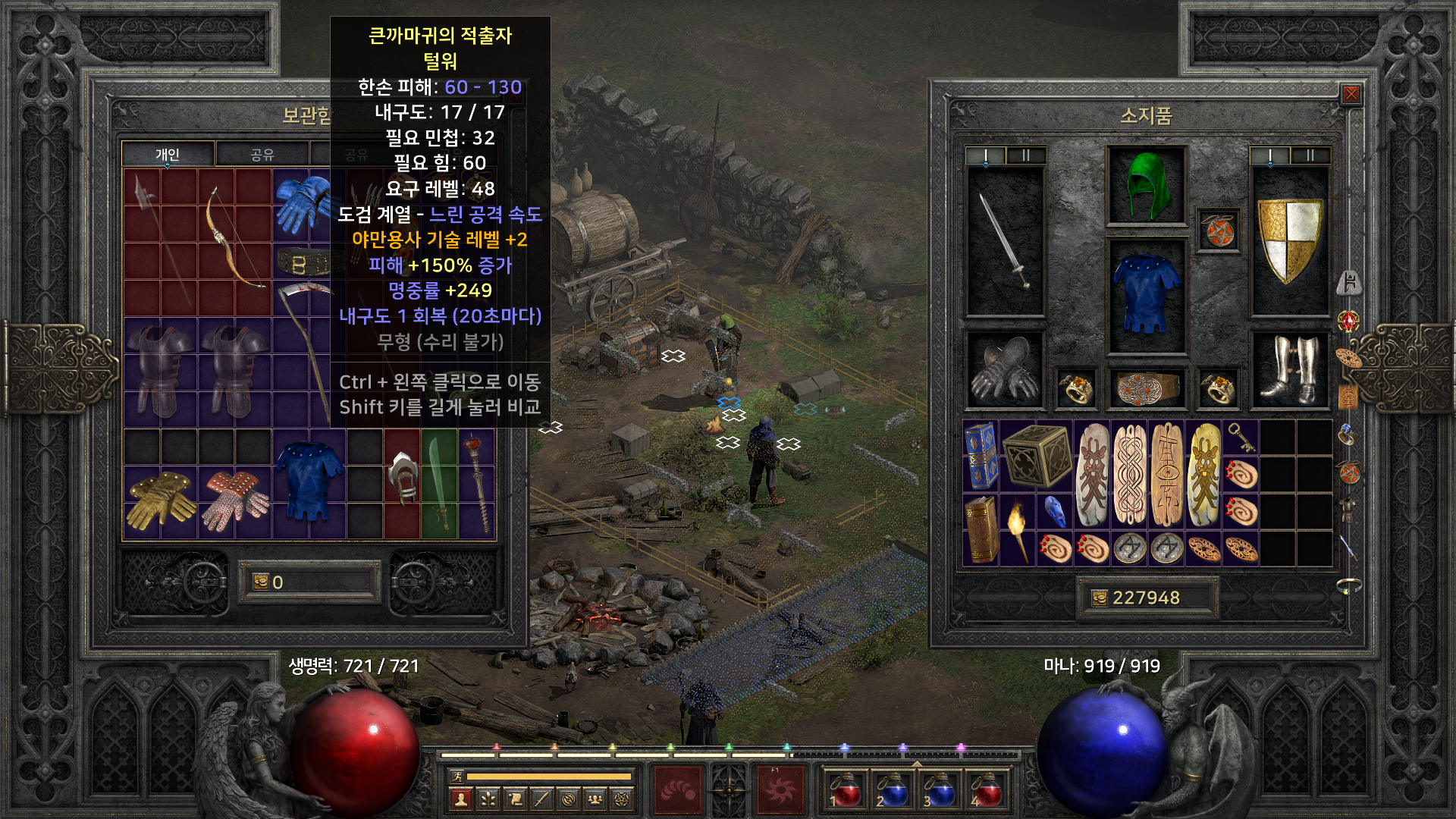The height and width of the screenshot is (819, 1456).
Task: Click the inventory gold 227948 button
Action: tap(1146, 598)
